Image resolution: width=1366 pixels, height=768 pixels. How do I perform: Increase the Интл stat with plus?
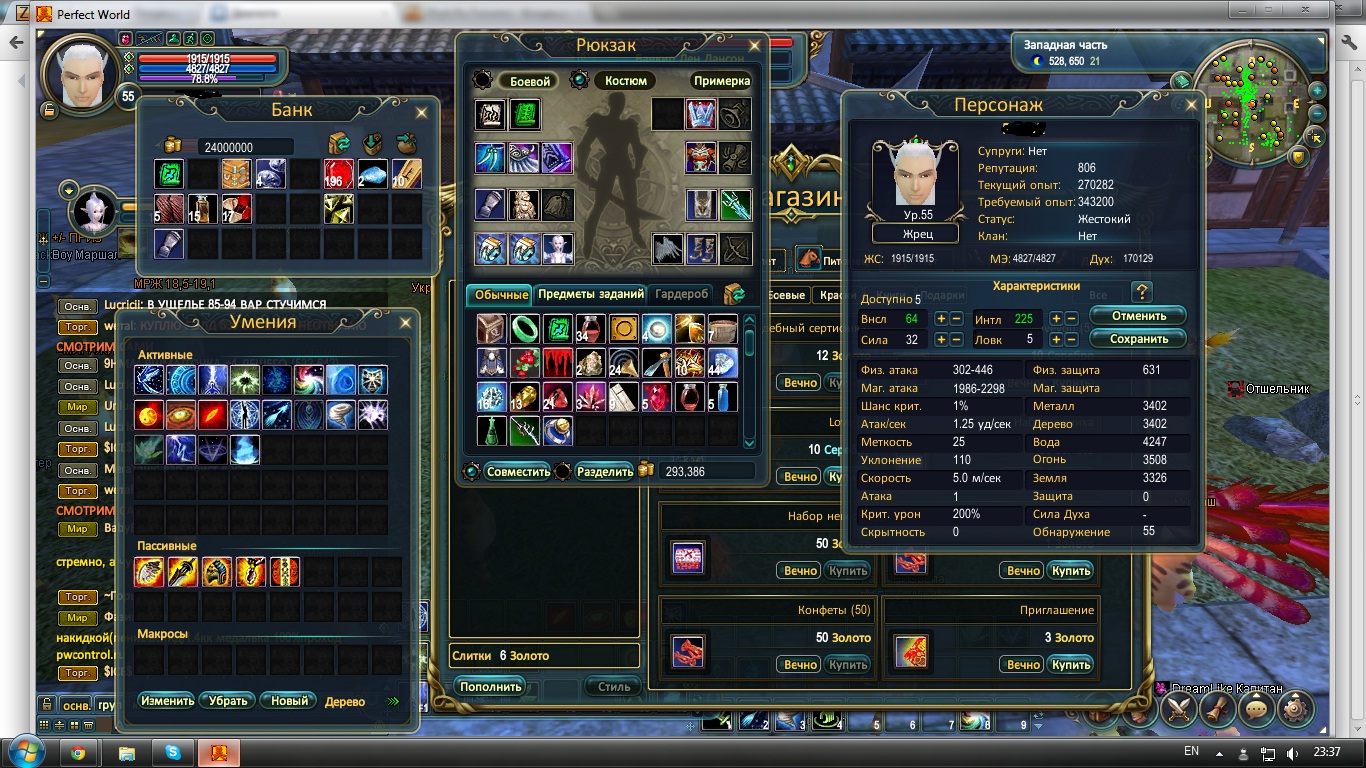click(1055, 318)
